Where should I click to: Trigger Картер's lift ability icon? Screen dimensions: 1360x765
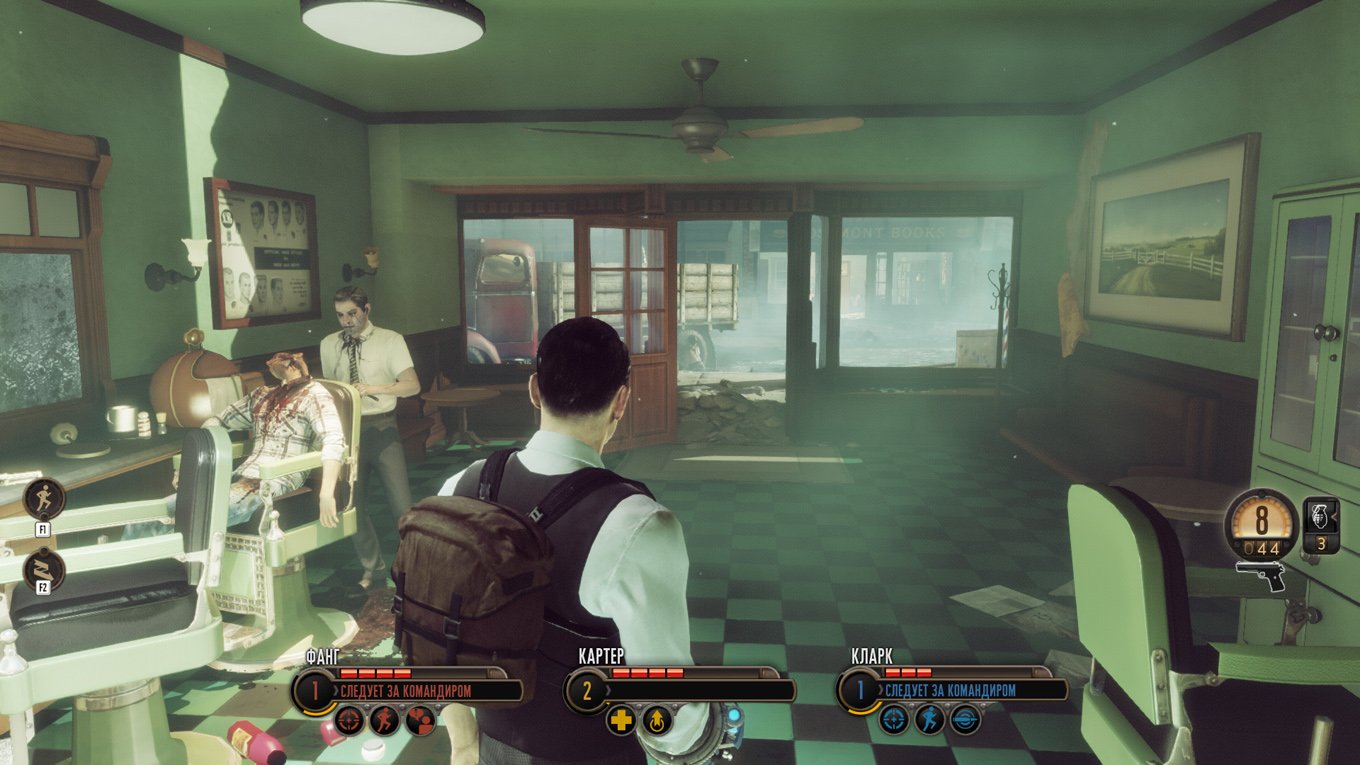click(657, 721)
